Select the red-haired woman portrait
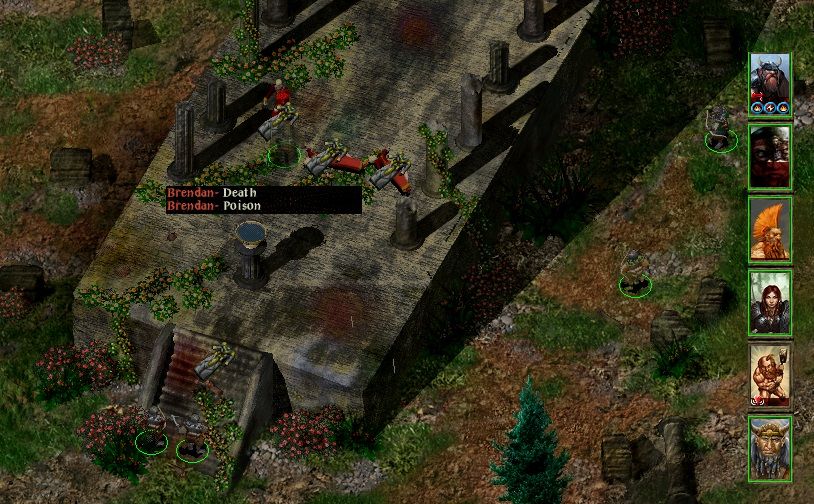This screenshot has width=814, height=504. tap(770, 302)
